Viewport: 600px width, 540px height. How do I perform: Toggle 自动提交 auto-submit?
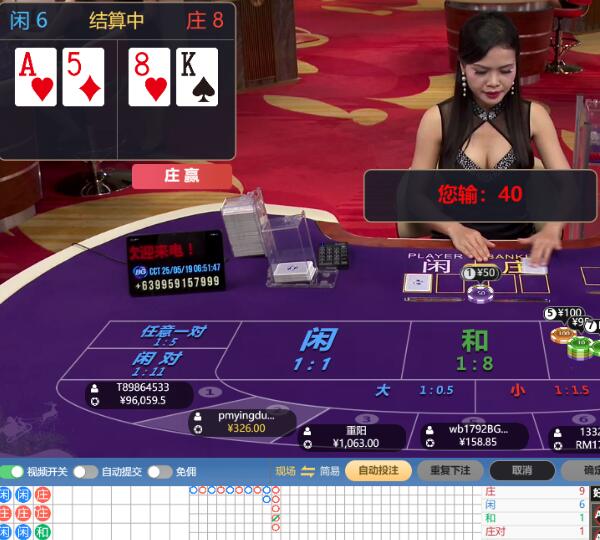click(x=85, y=471)
